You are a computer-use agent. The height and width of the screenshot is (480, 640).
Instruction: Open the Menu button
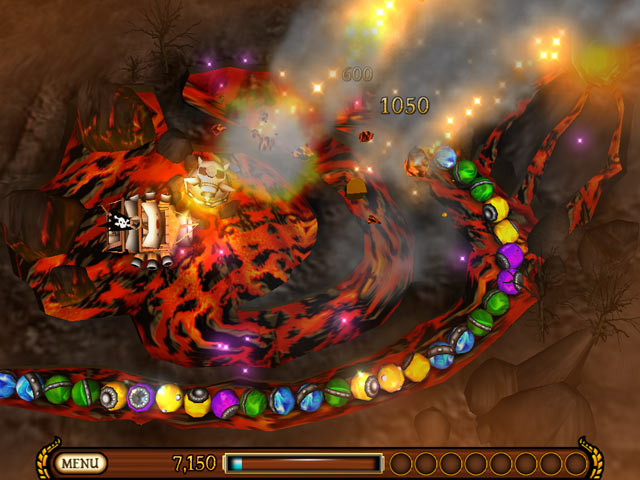[x=81, y=463]
